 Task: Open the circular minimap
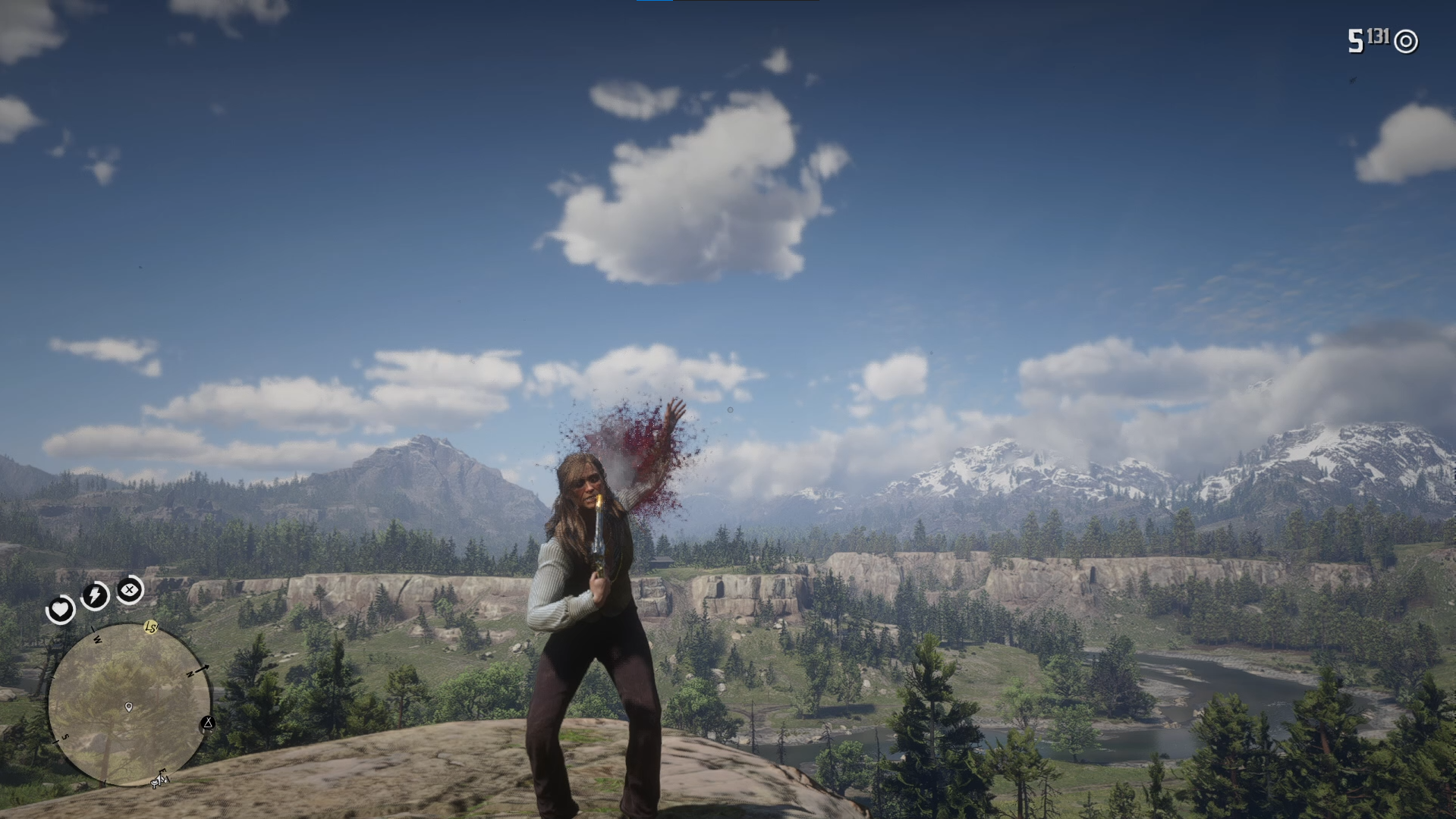click(x=129, y=704)
